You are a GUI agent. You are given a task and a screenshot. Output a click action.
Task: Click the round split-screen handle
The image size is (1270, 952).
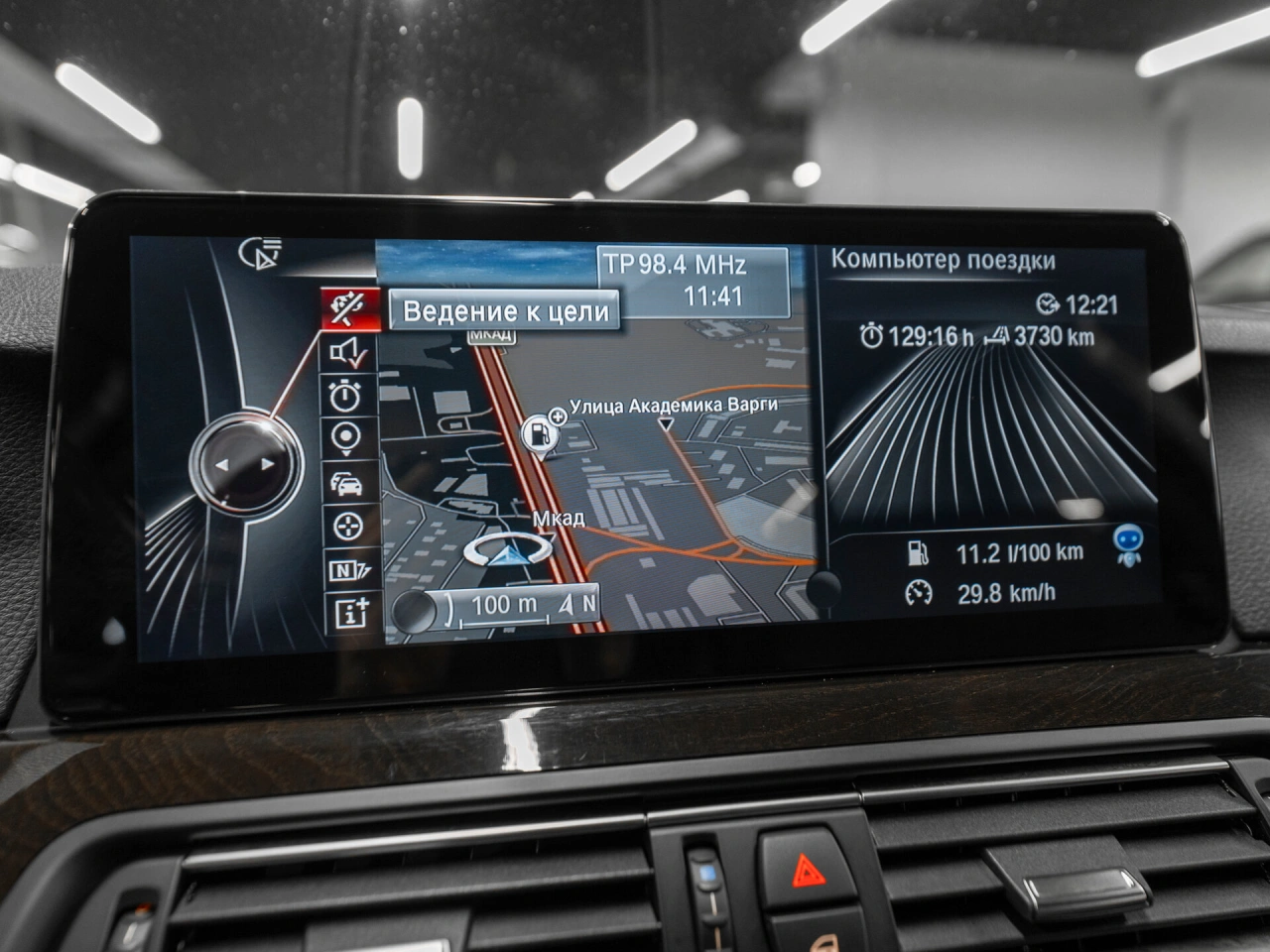click(823, 588)
